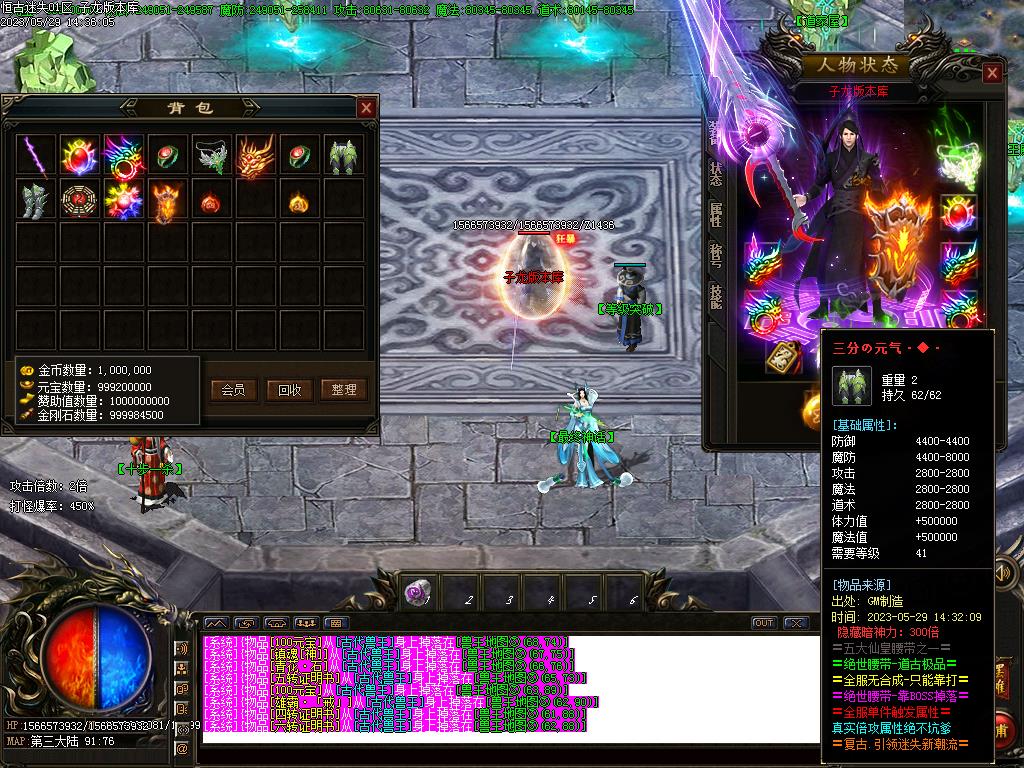This screenshot has height=768, width=1024.
Task: Open the 称号 titles tab
Action: [x=716, y=256]
